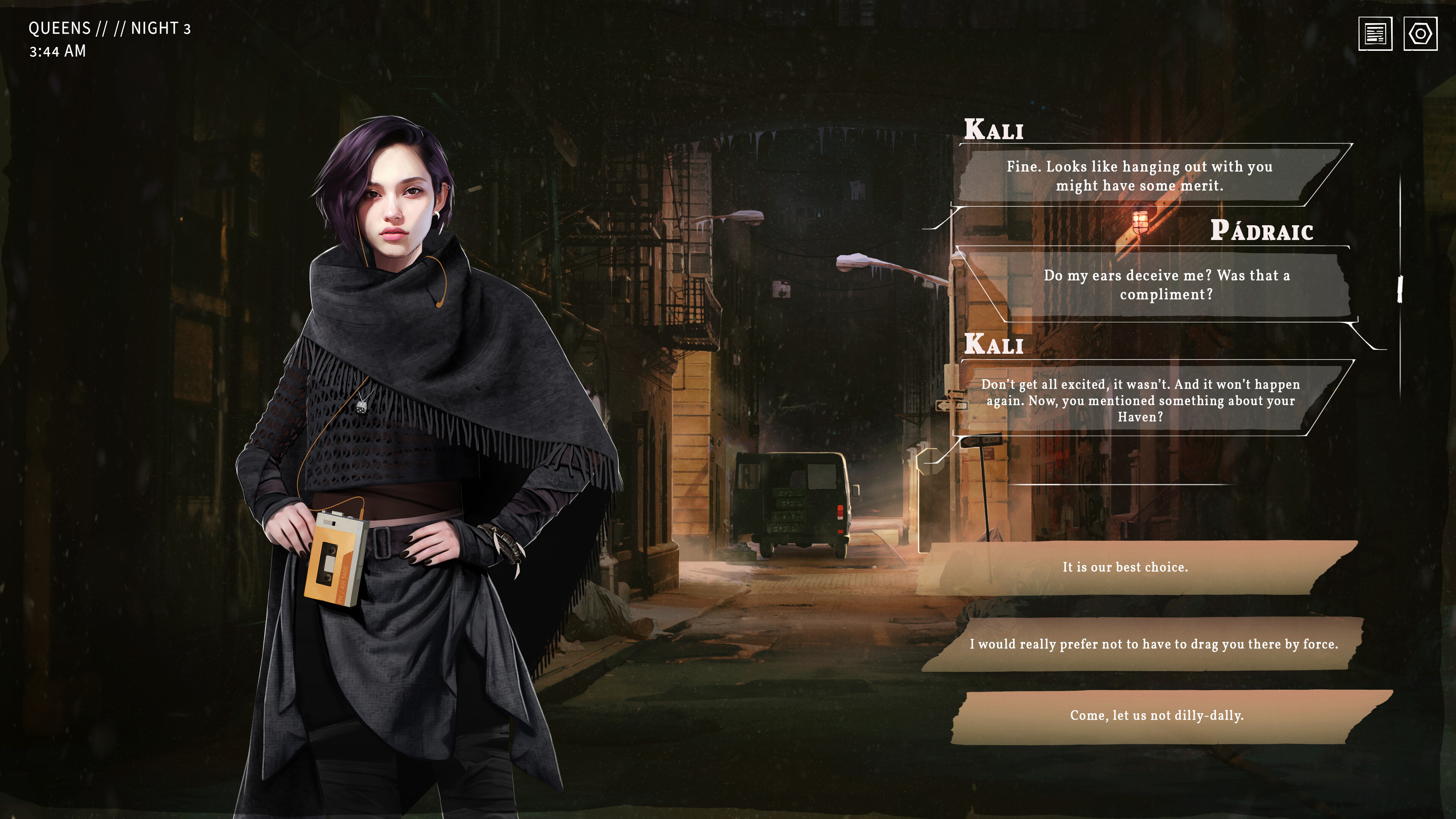Viewport: 1456px width, 819px height.
Task: Click Kali's name above her first dialogue line
Action: (x=993, y=129)
